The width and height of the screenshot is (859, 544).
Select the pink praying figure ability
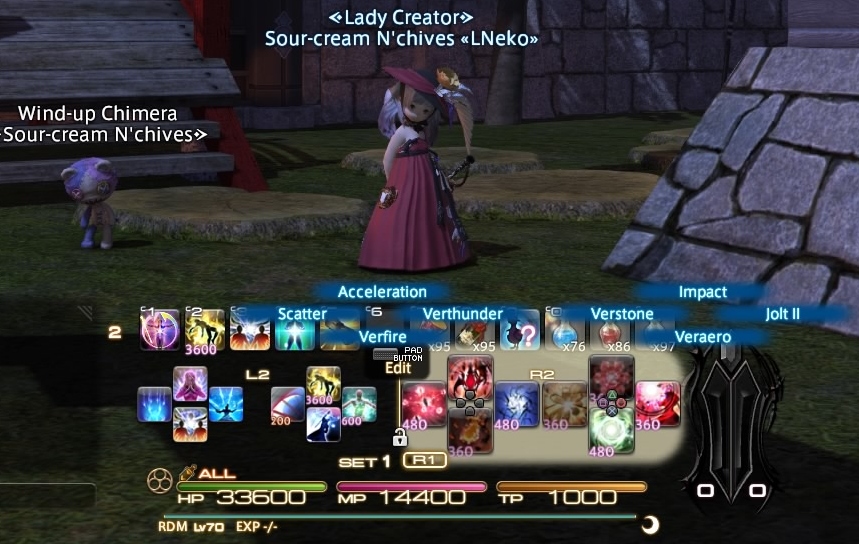pyautogui.click(x=190, y=383)
